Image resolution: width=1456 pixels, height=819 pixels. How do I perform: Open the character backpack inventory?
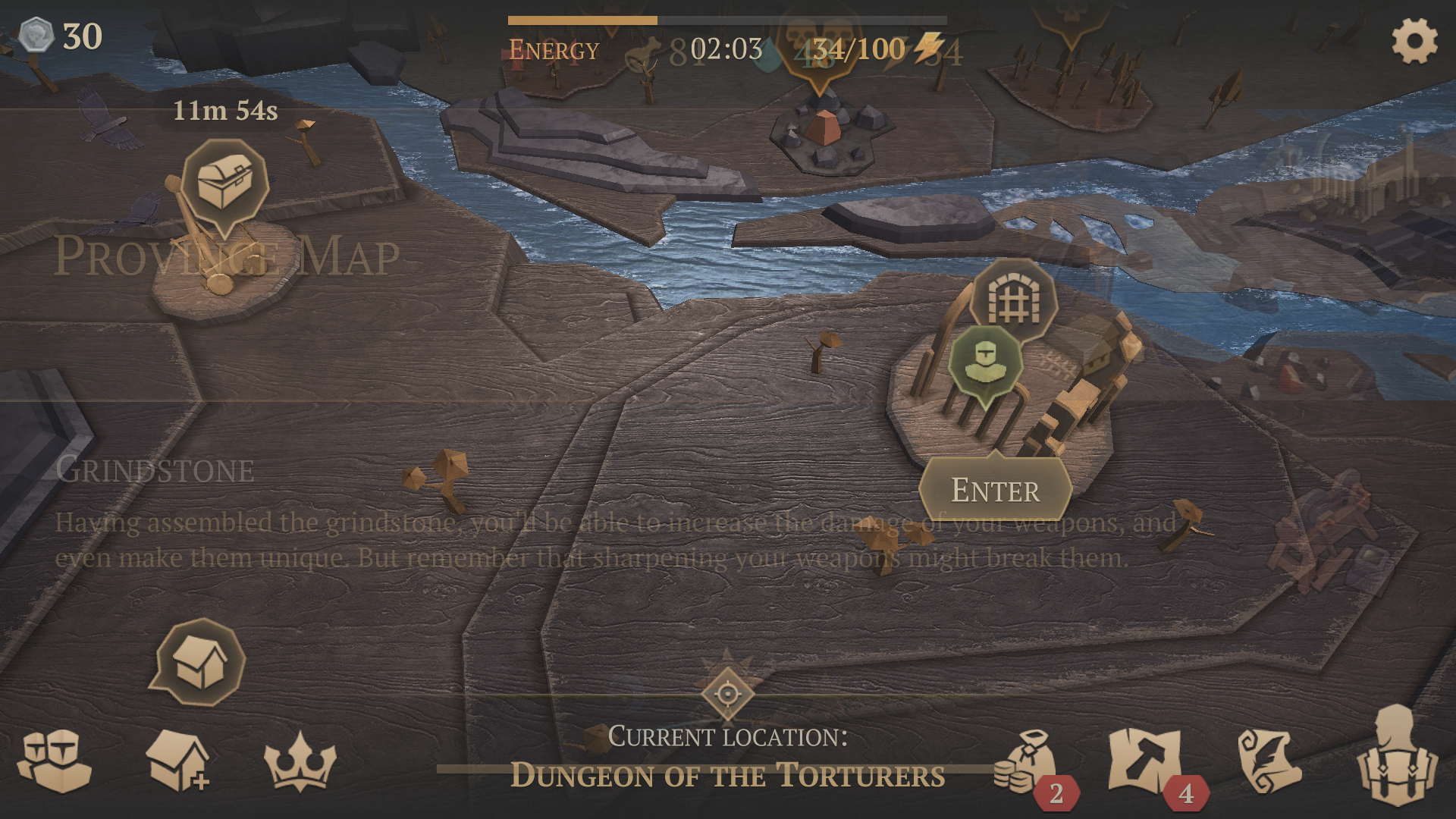point(1396,758)
